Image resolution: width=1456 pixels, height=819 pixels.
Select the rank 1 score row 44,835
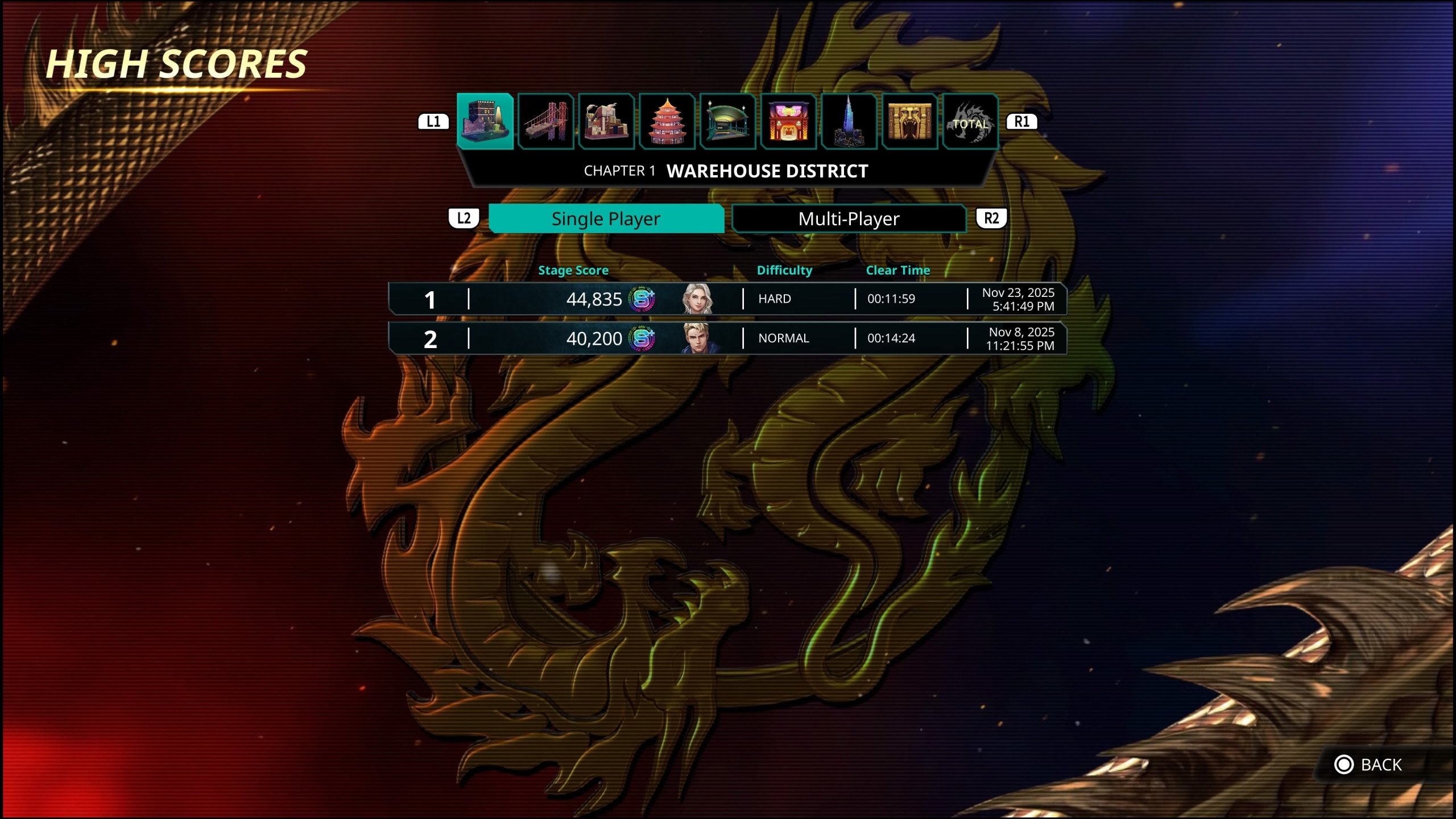point(727,299)
